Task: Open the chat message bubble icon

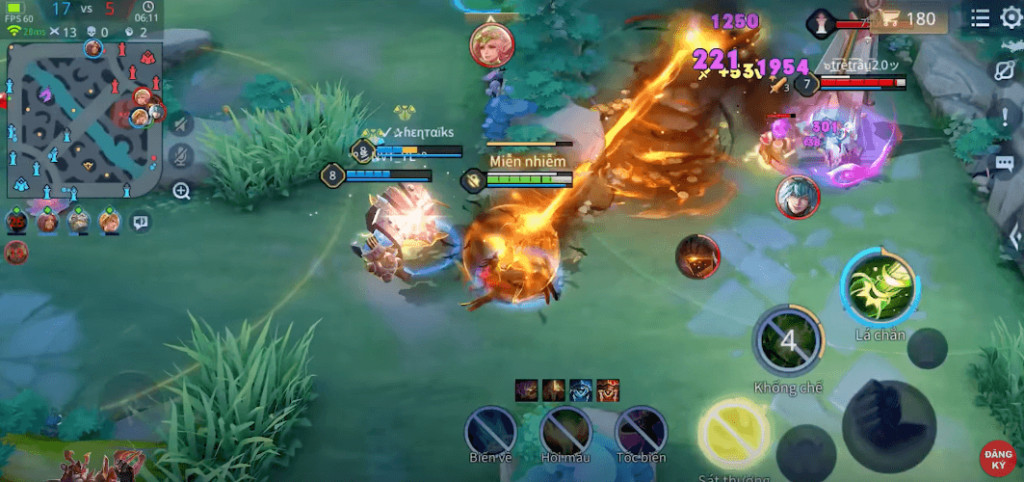Action: click(1005, 163)
